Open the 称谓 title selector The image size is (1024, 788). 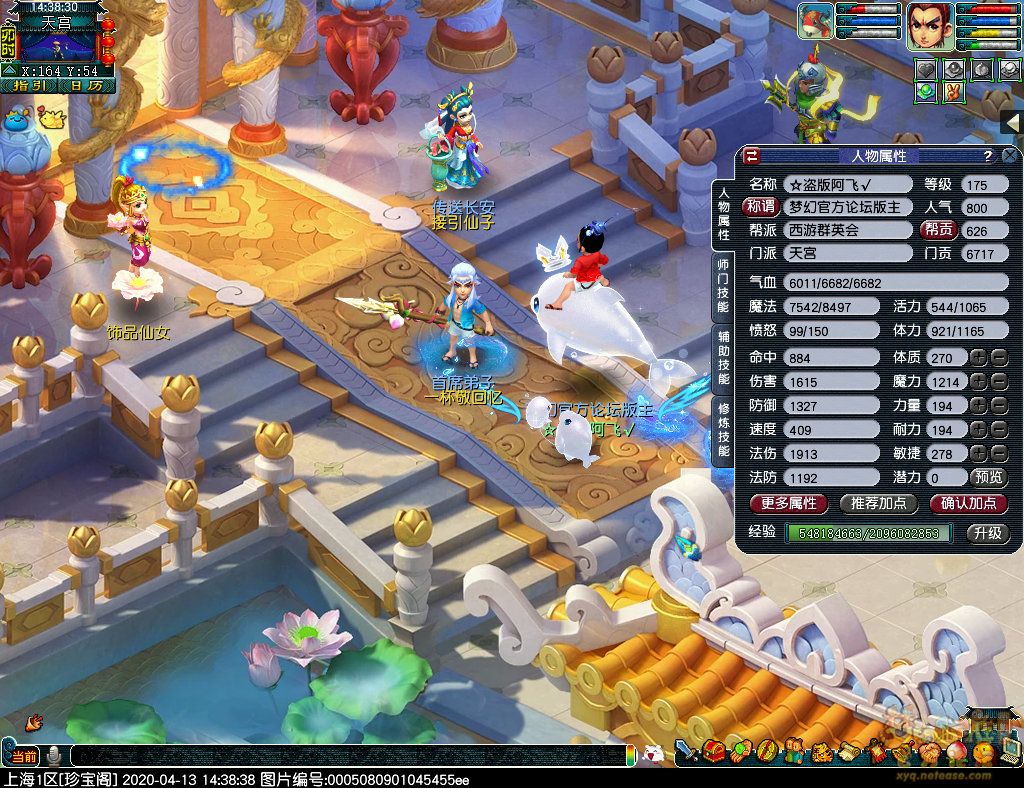(x=761, y=207)
